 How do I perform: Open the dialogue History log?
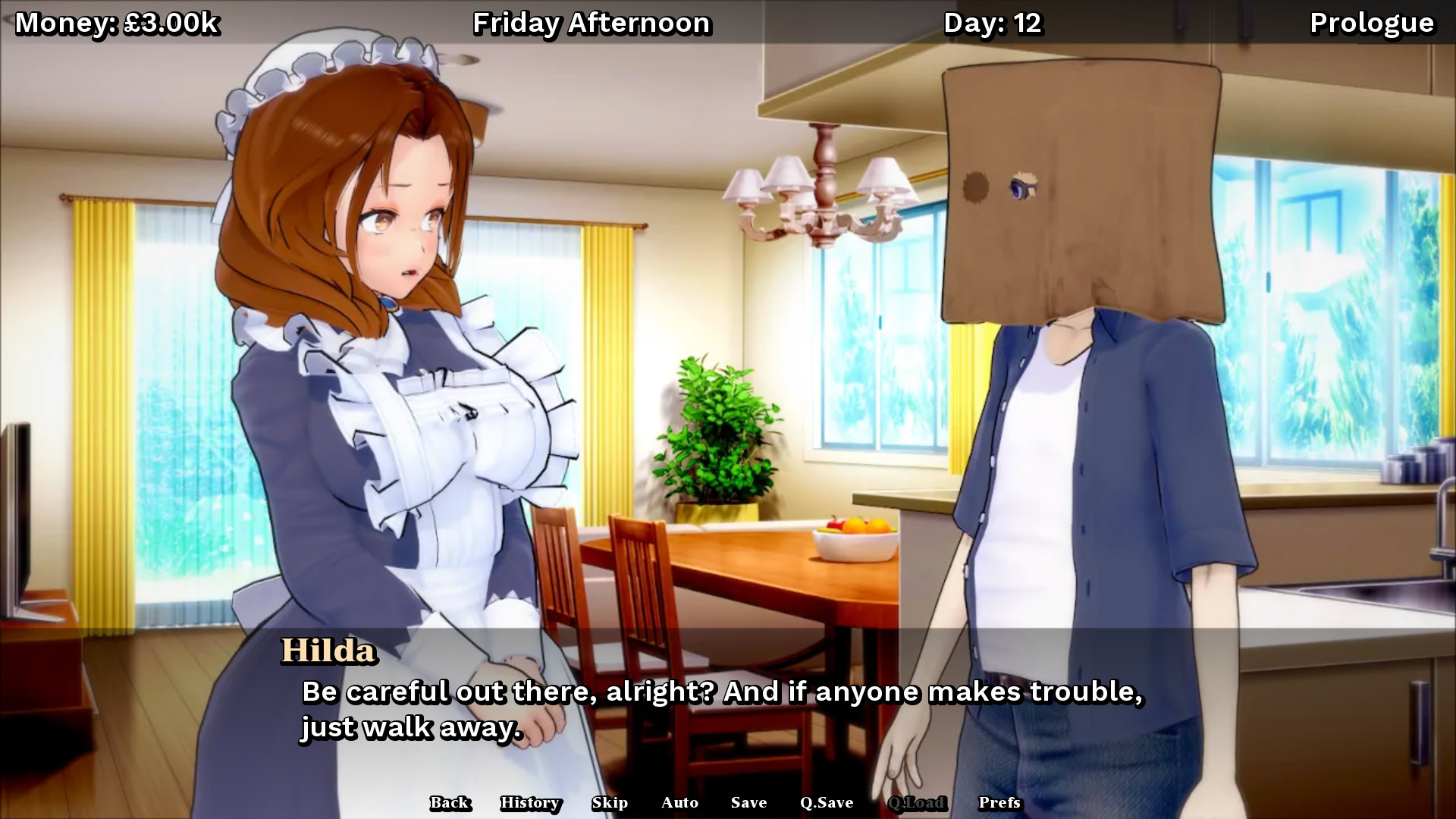click(x=530, y=802)
